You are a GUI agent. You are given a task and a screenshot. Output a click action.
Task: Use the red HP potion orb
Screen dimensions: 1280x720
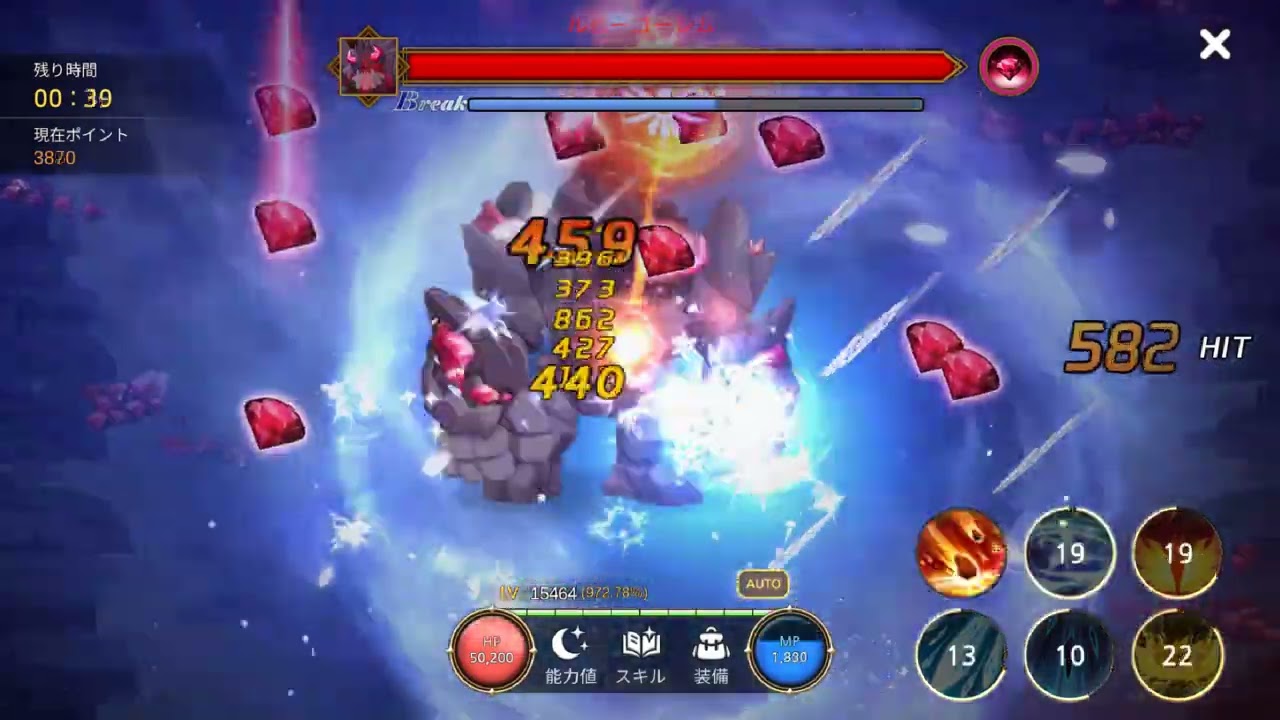[491, 651]
